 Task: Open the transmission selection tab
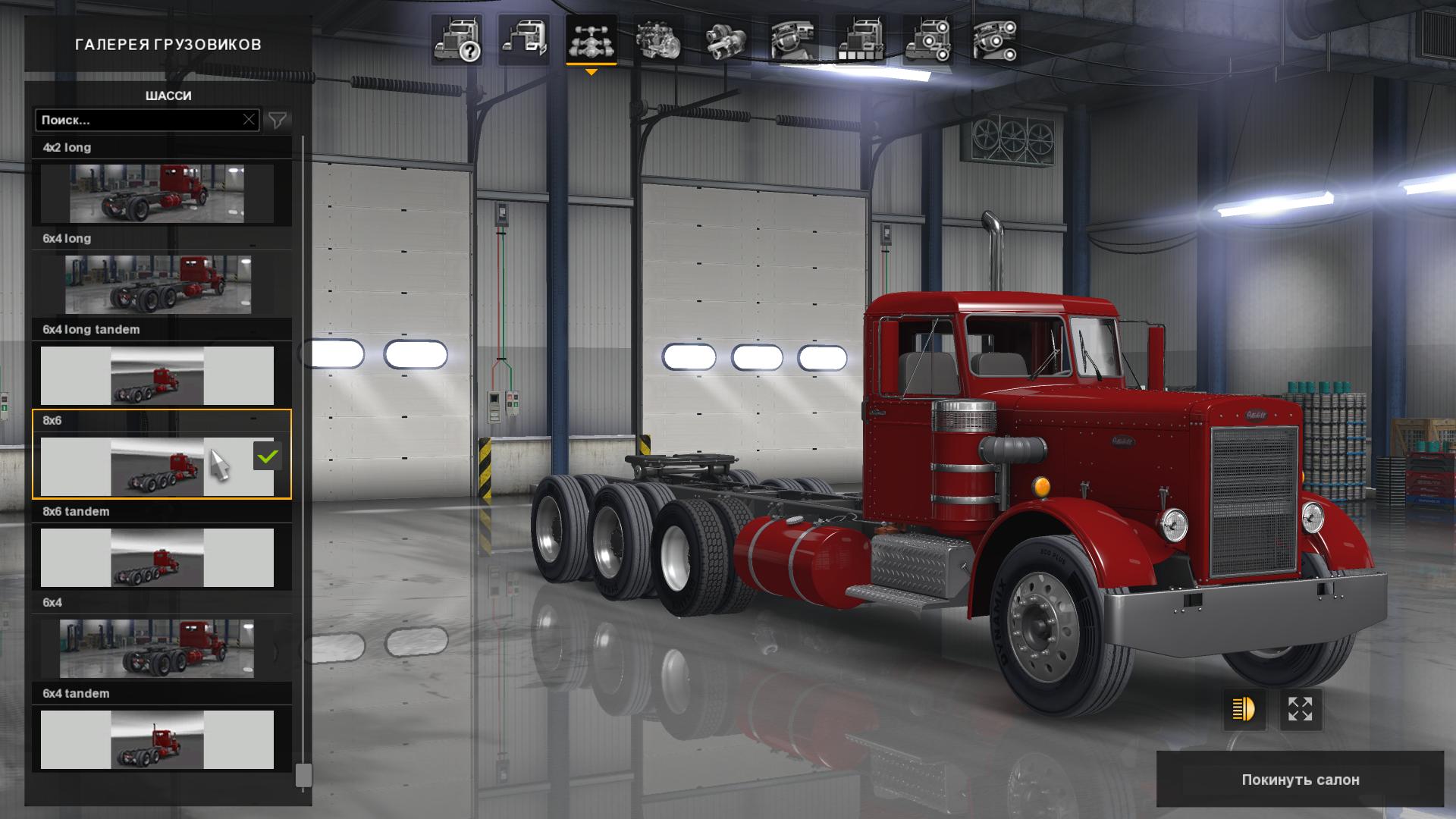[x=726, y=40]
